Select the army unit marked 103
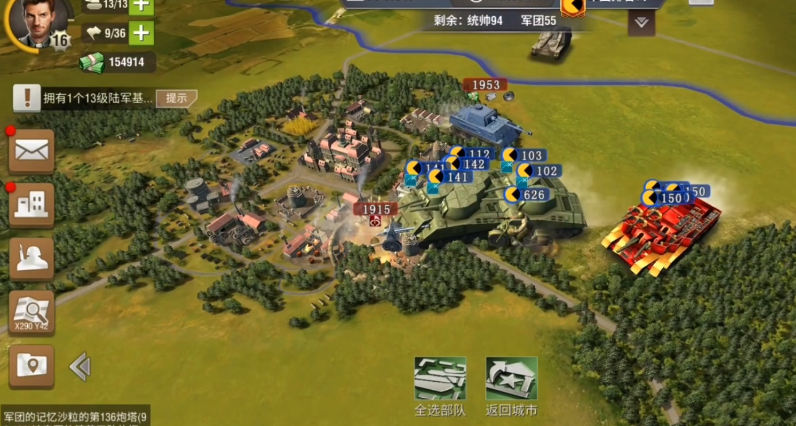This screenshot has width=796, height=426. click(x=527, y=156)
